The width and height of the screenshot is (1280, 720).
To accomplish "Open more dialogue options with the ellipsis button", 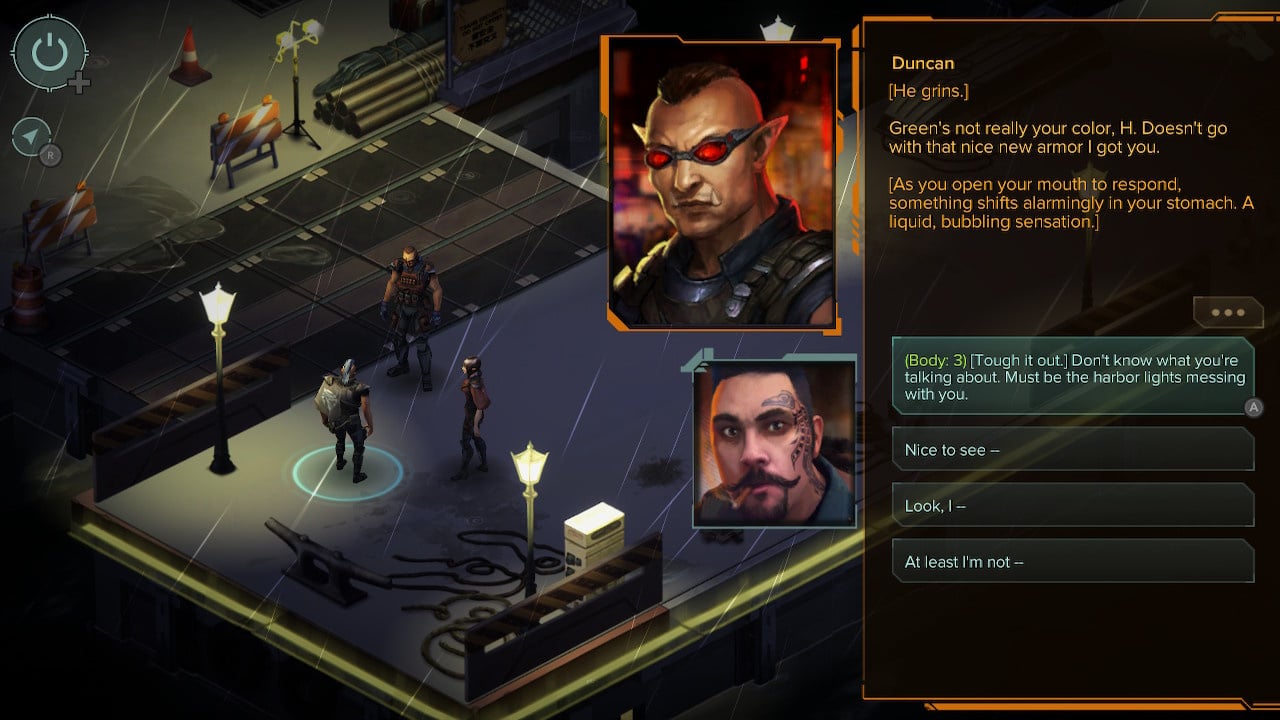I will click(x=1228, y=313).
